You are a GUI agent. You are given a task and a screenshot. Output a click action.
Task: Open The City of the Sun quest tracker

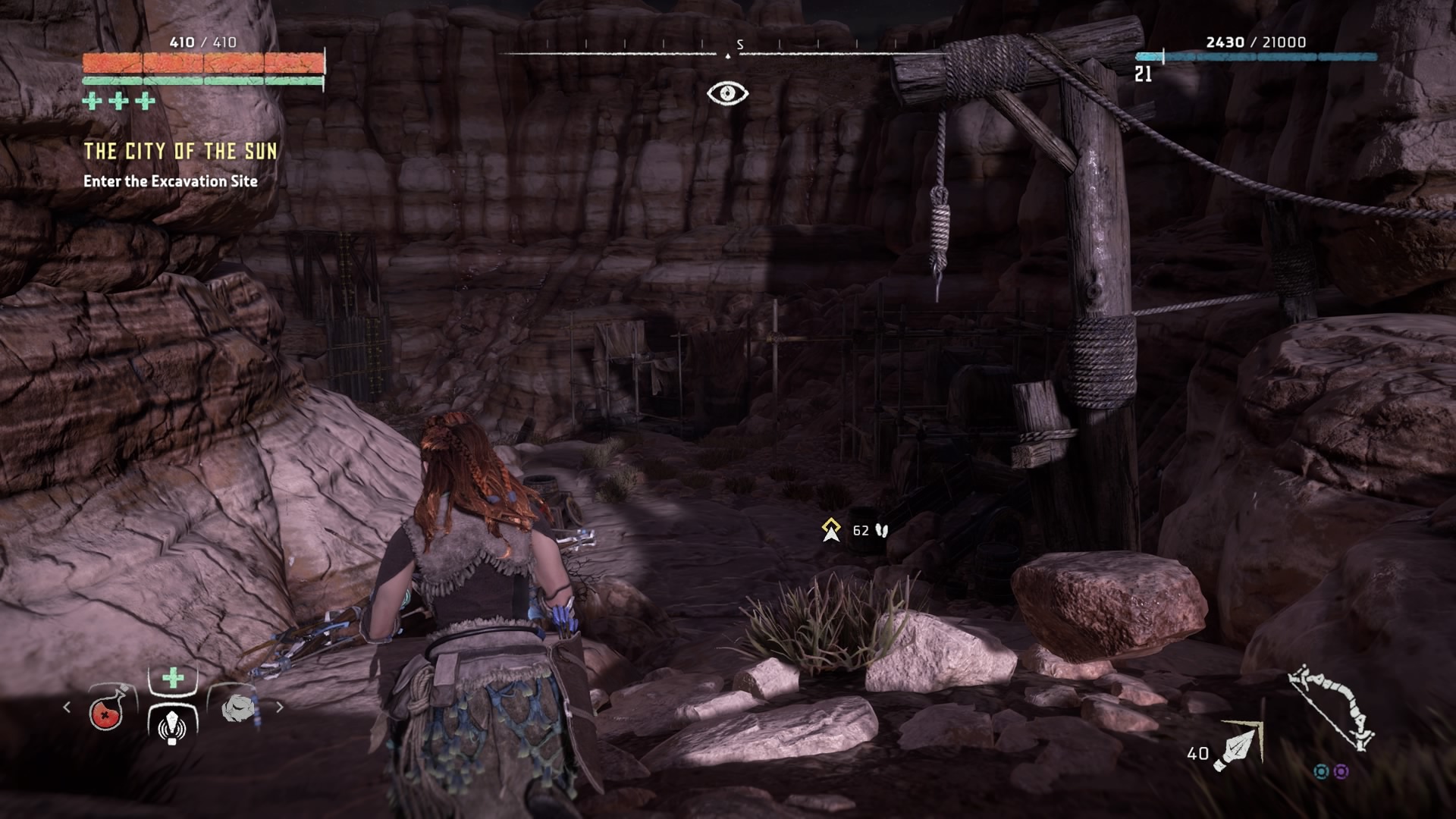[180, 152]
